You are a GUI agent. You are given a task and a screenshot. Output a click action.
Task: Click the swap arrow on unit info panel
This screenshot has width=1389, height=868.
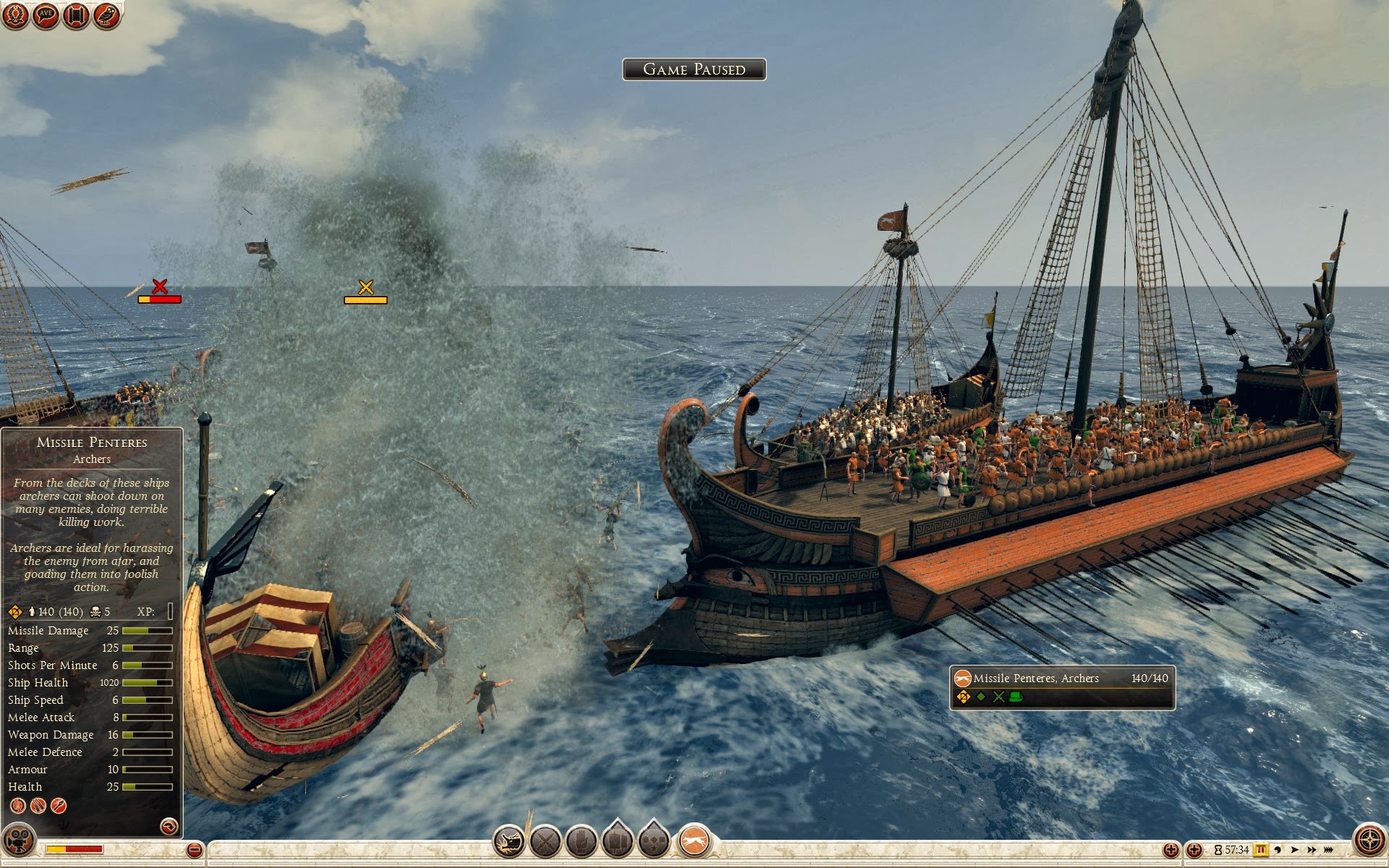pos(169,826)
